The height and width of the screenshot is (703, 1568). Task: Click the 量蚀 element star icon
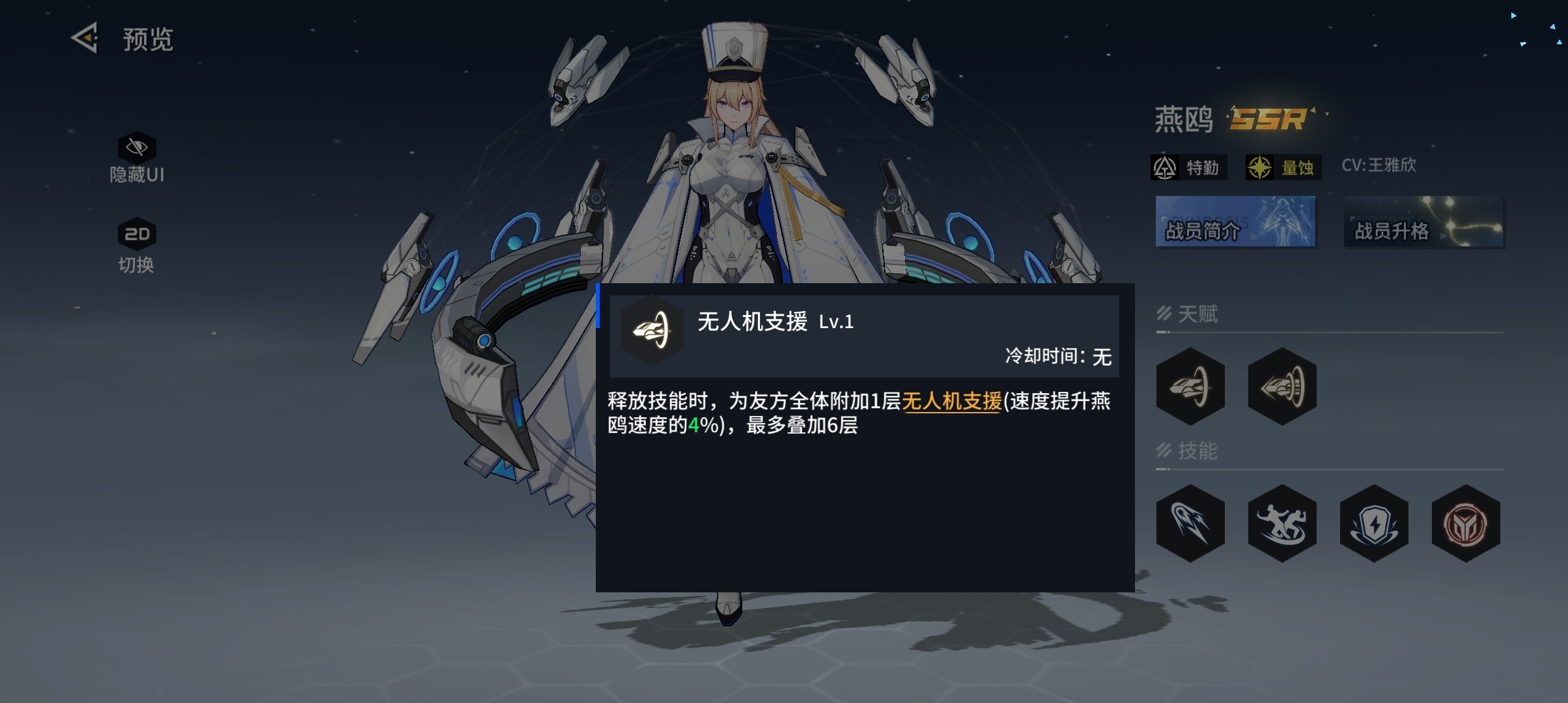tap(1261, 167)
